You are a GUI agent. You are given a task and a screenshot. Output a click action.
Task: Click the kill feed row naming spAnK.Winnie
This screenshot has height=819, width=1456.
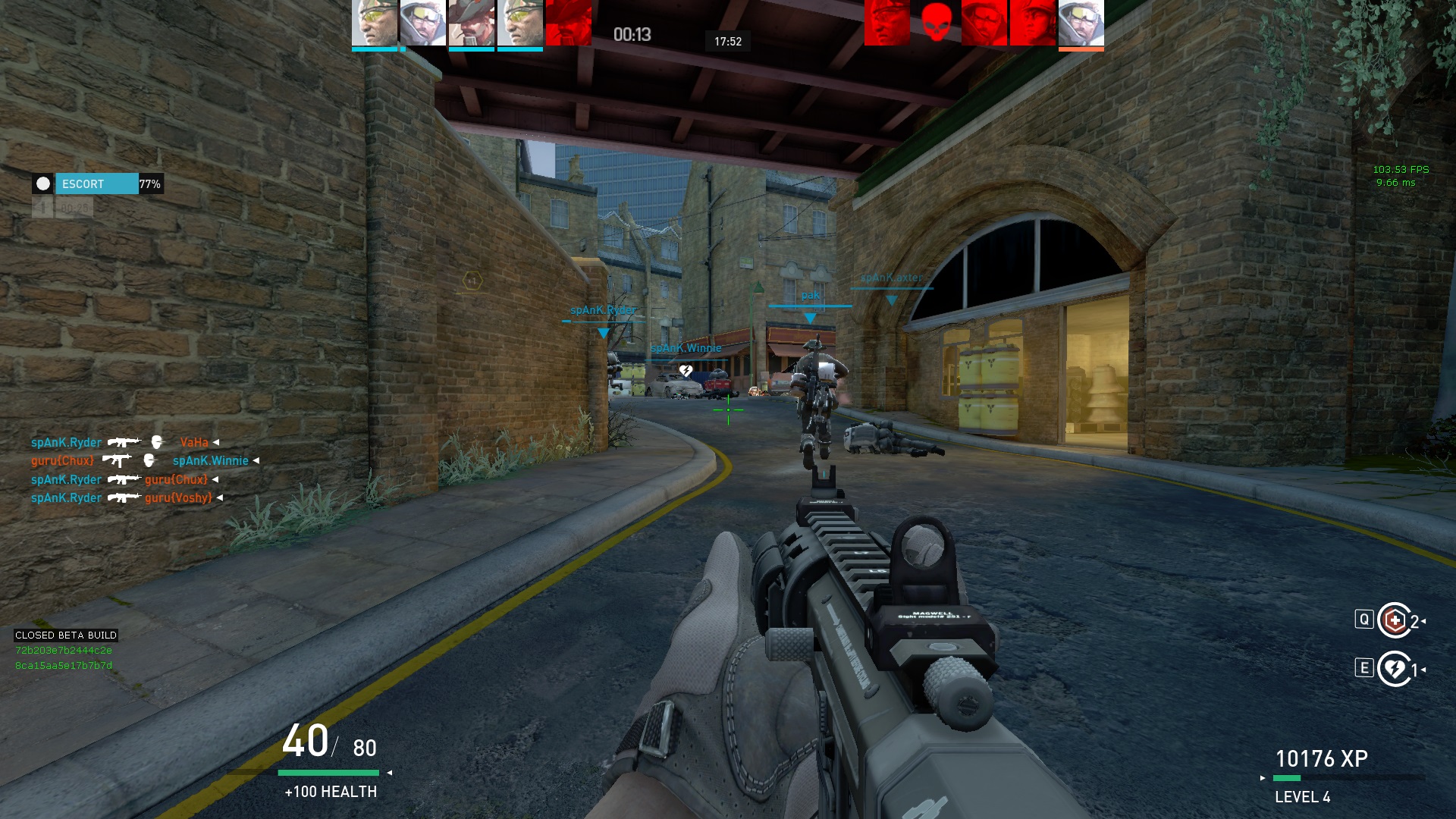click(x=144, y=460)
